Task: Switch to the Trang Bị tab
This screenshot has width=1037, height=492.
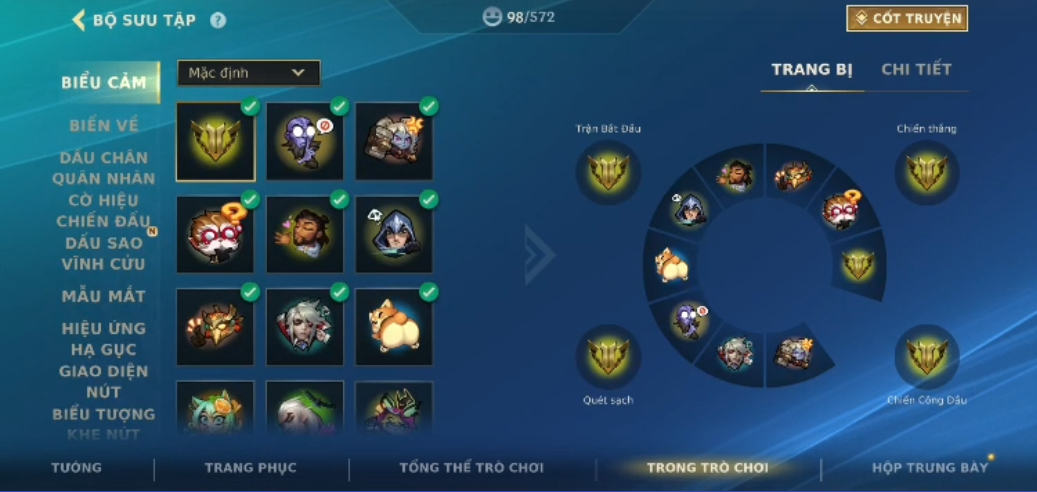Action: tap(812, 70)
